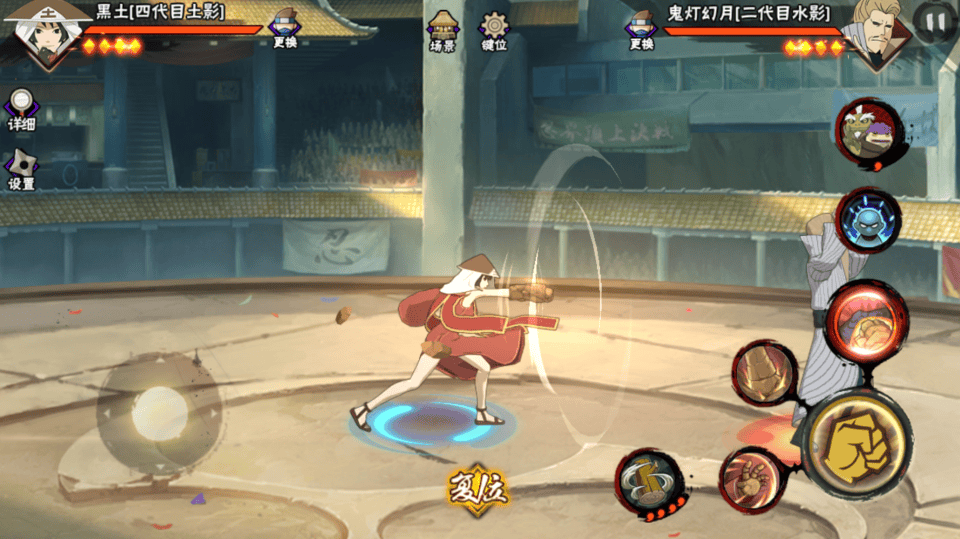Use the blue lightning figure scroll
Image resolution: width=960 pixels, height=539 pixels.
click(867, 220)
